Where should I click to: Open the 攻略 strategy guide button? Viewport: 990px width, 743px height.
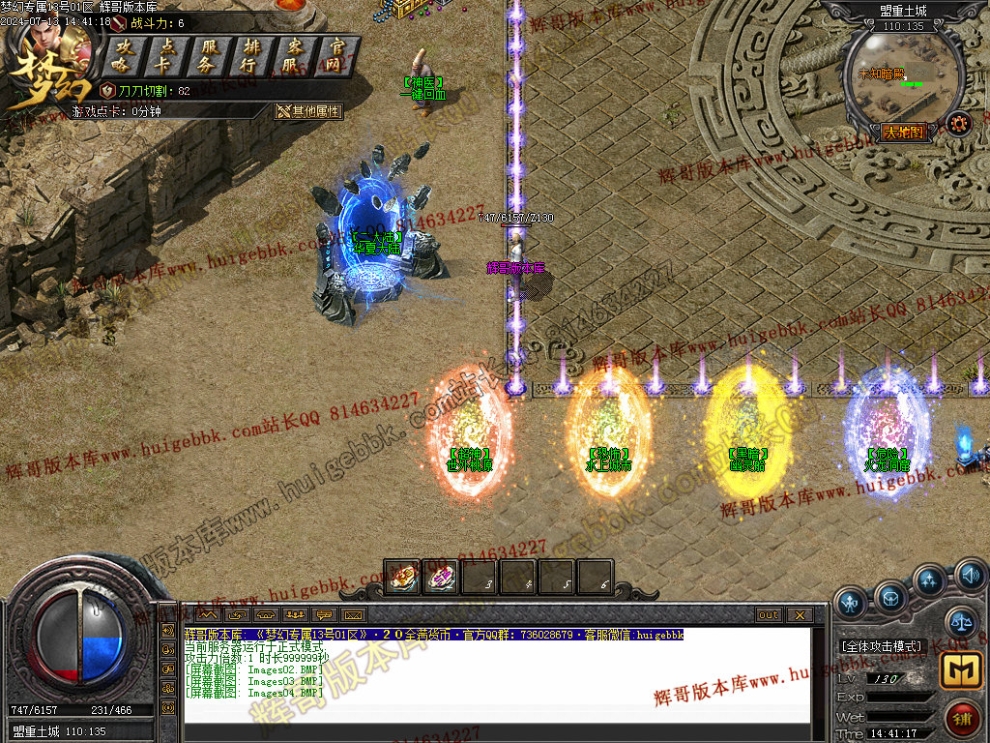coord(124,55)
